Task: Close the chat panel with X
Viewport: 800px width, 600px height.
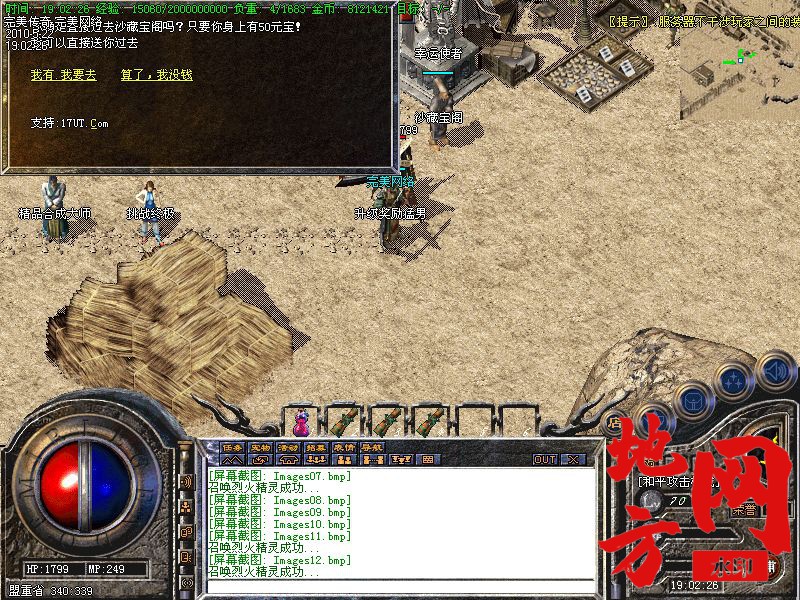Action: point(573,460)
